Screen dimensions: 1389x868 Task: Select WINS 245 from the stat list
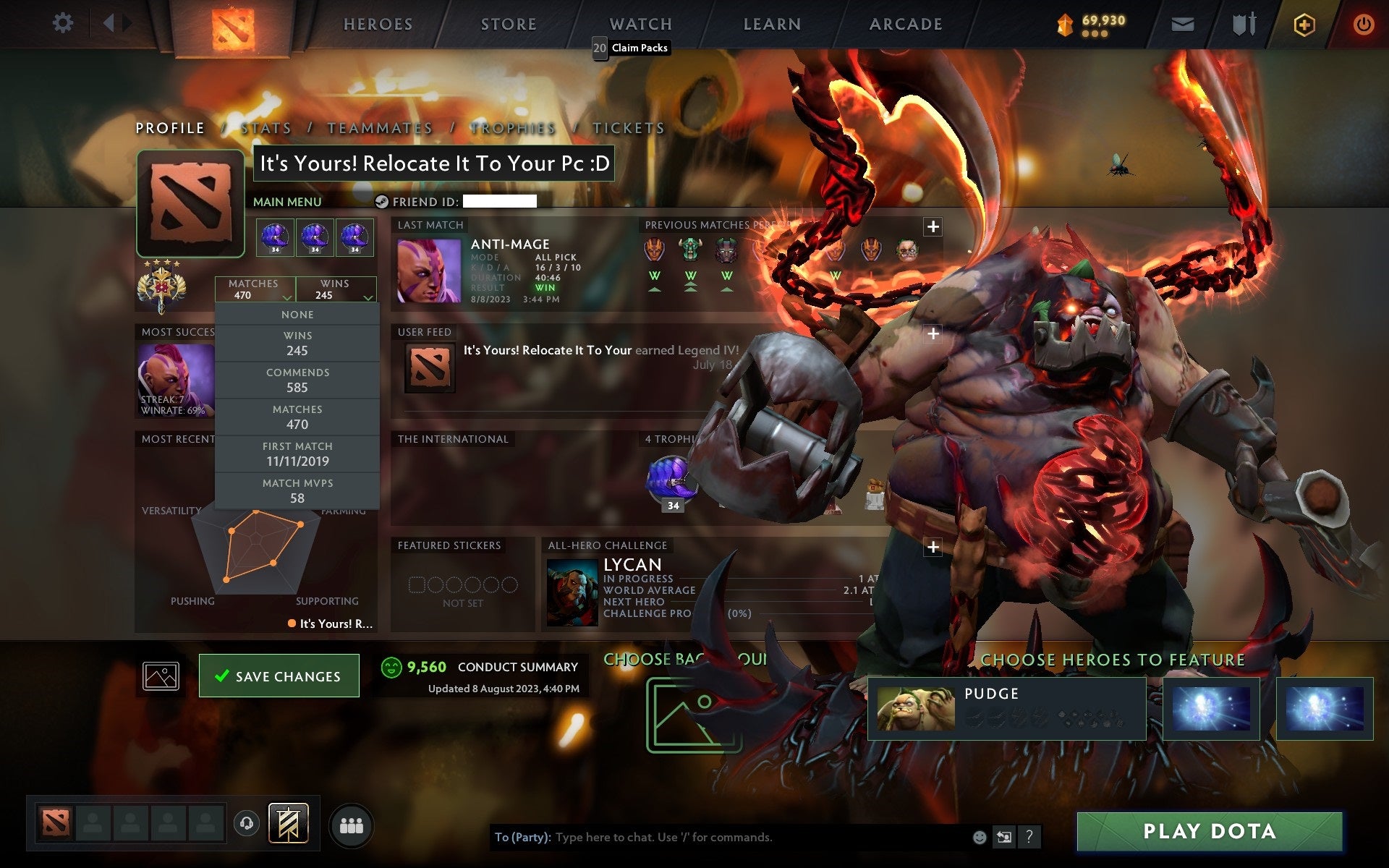point(297,343)
